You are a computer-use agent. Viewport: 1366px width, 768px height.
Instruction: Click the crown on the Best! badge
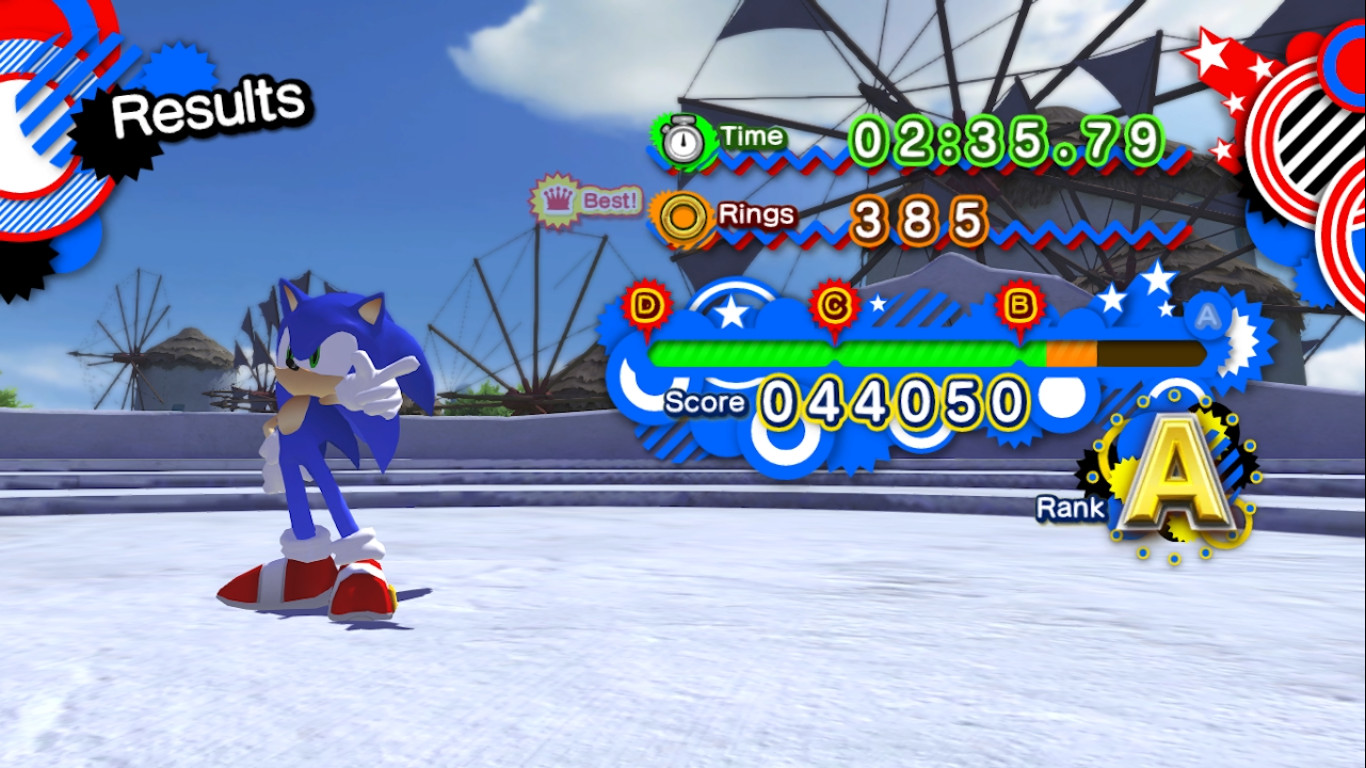[x=557, y=198]
